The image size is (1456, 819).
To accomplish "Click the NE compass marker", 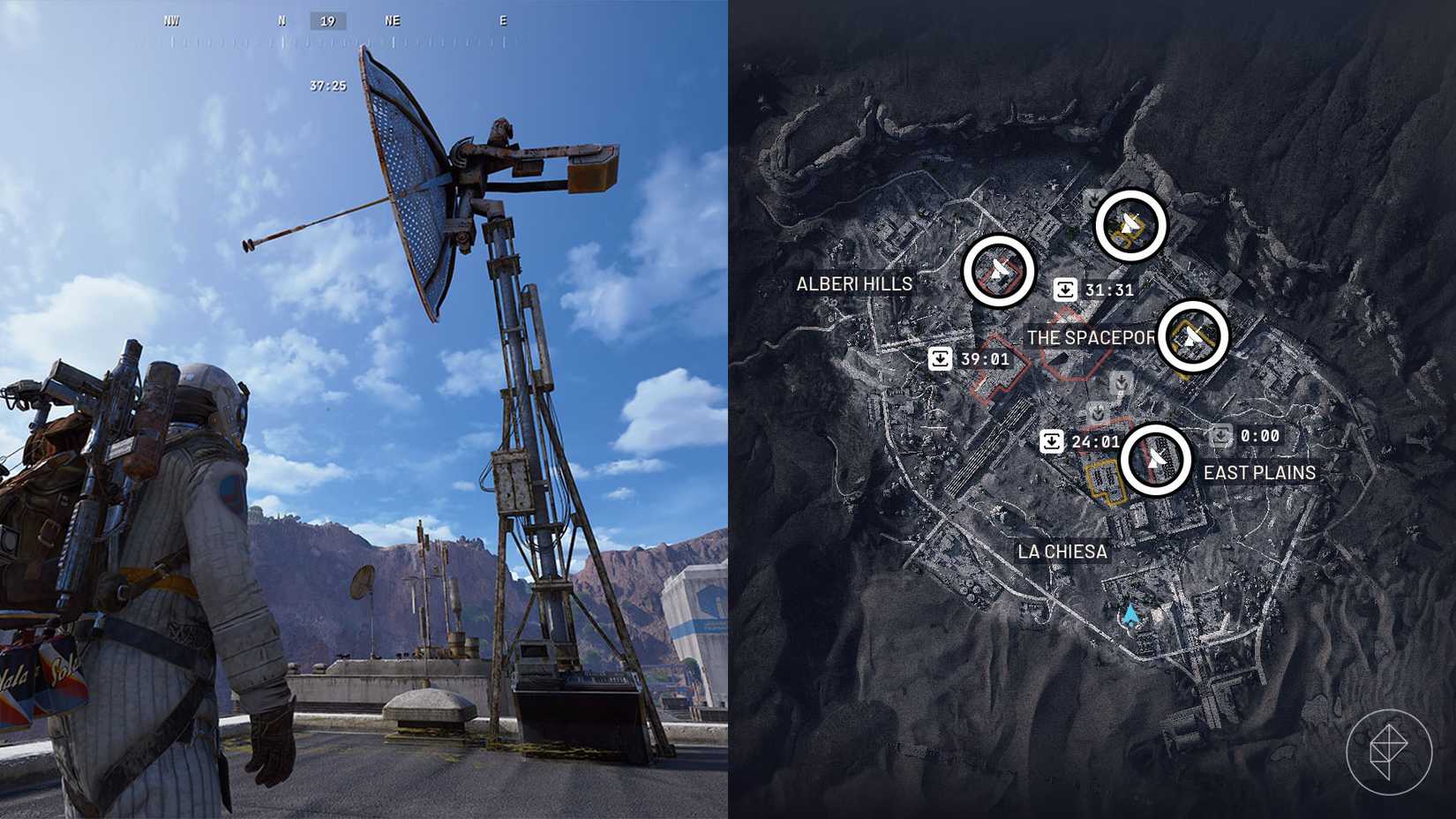I will pyautogui.click(x=392, y=20).
